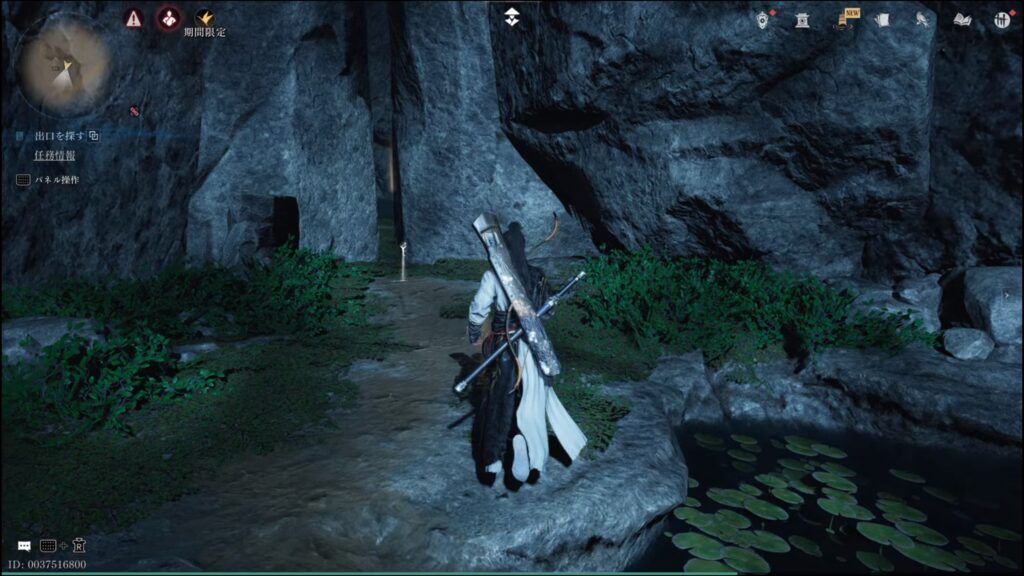
Task: Click the red warning triangle icon
Action: pos(133,18)
